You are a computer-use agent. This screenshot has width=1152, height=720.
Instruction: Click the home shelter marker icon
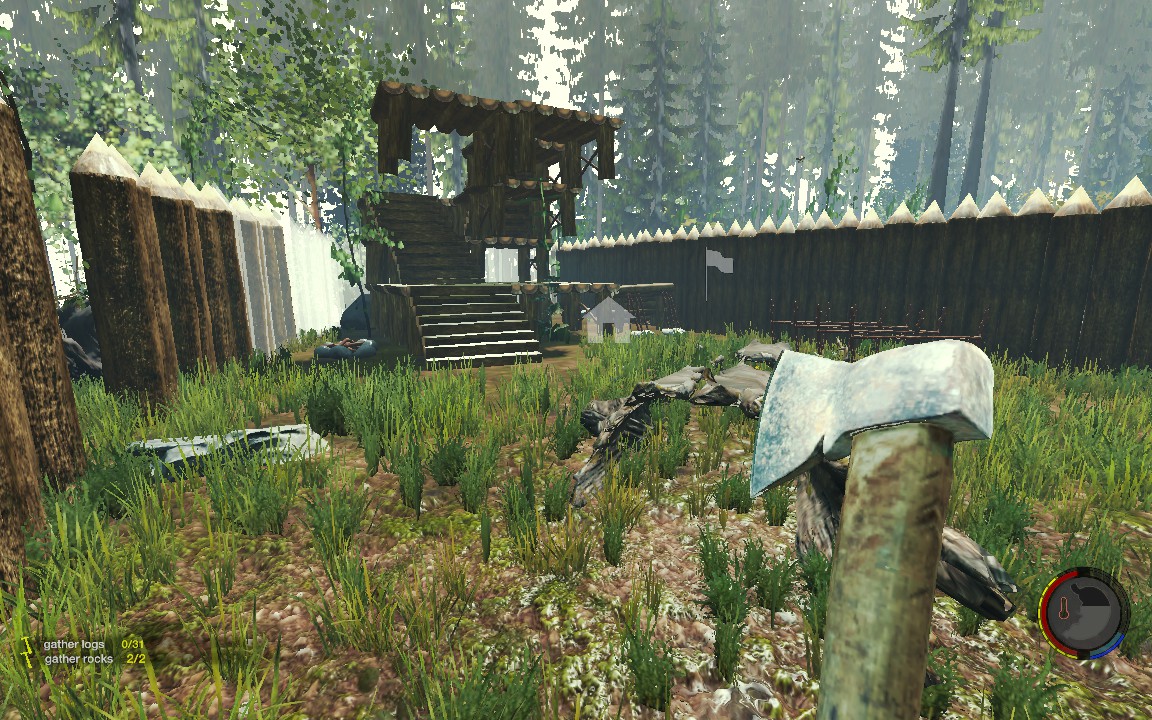pos(608,320)
